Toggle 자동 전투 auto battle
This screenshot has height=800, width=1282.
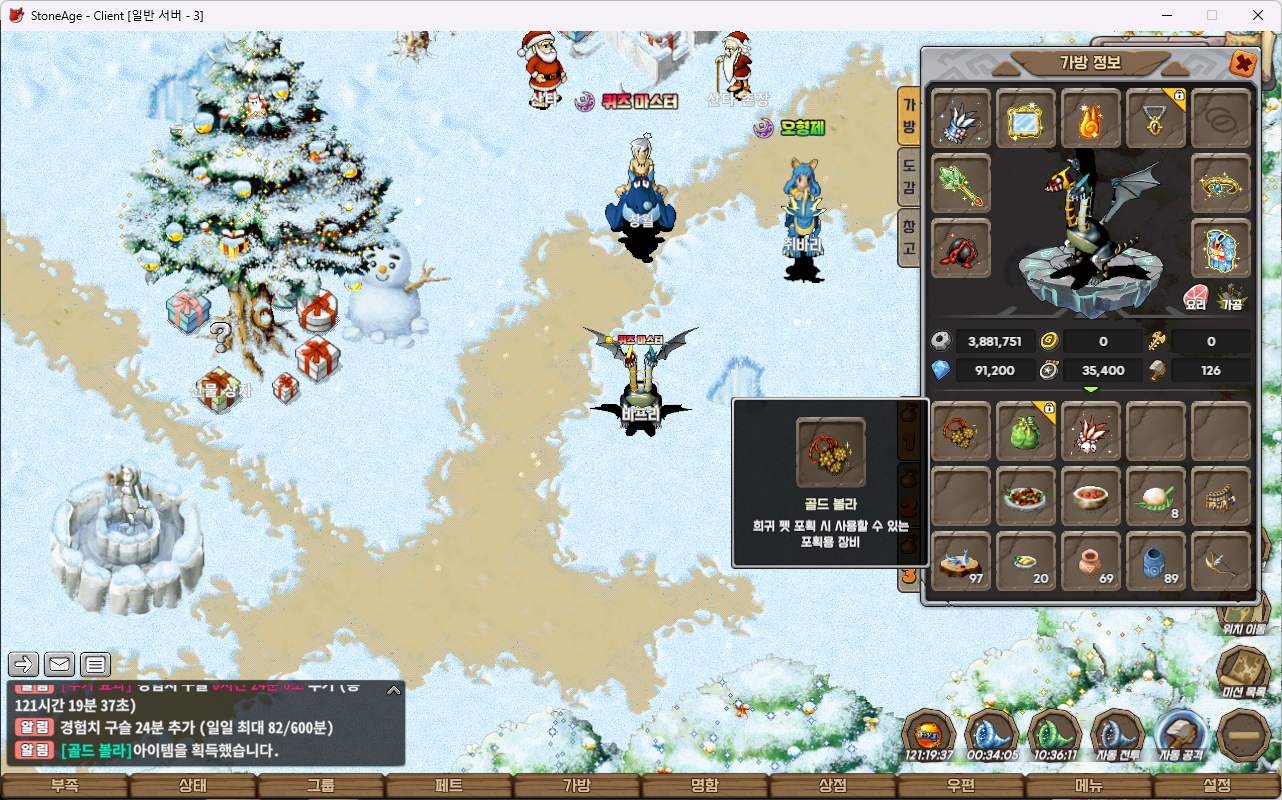click(1117, 735)
